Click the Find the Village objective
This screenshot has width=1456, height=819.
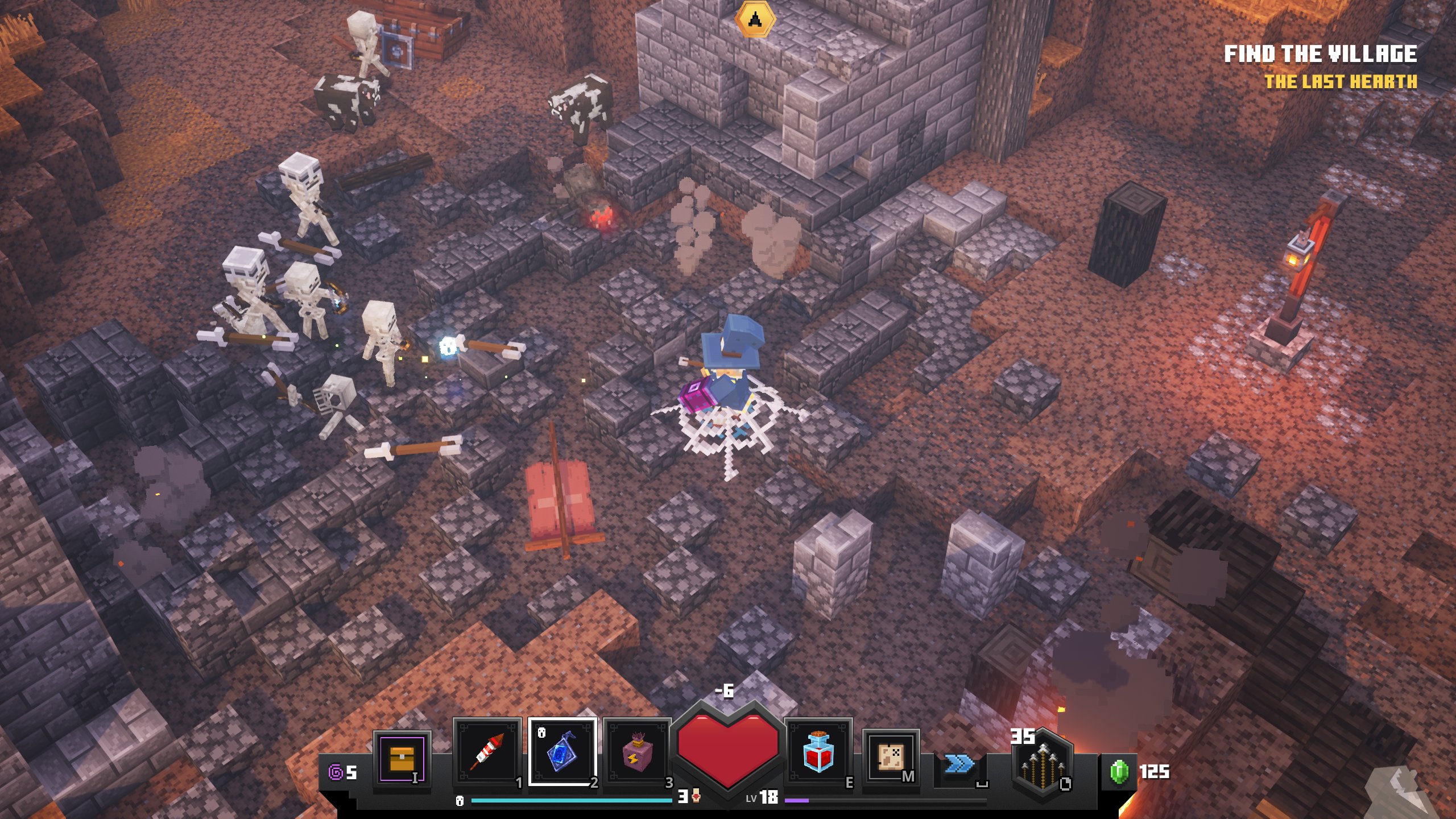pos(1320,55)
